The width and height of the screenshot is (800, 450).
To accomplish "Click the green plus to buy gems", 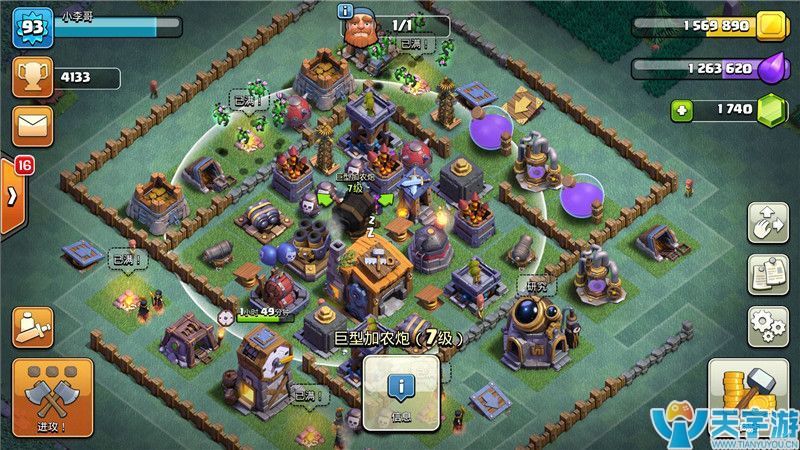I will pyautogui.click(x=683, y=110).
